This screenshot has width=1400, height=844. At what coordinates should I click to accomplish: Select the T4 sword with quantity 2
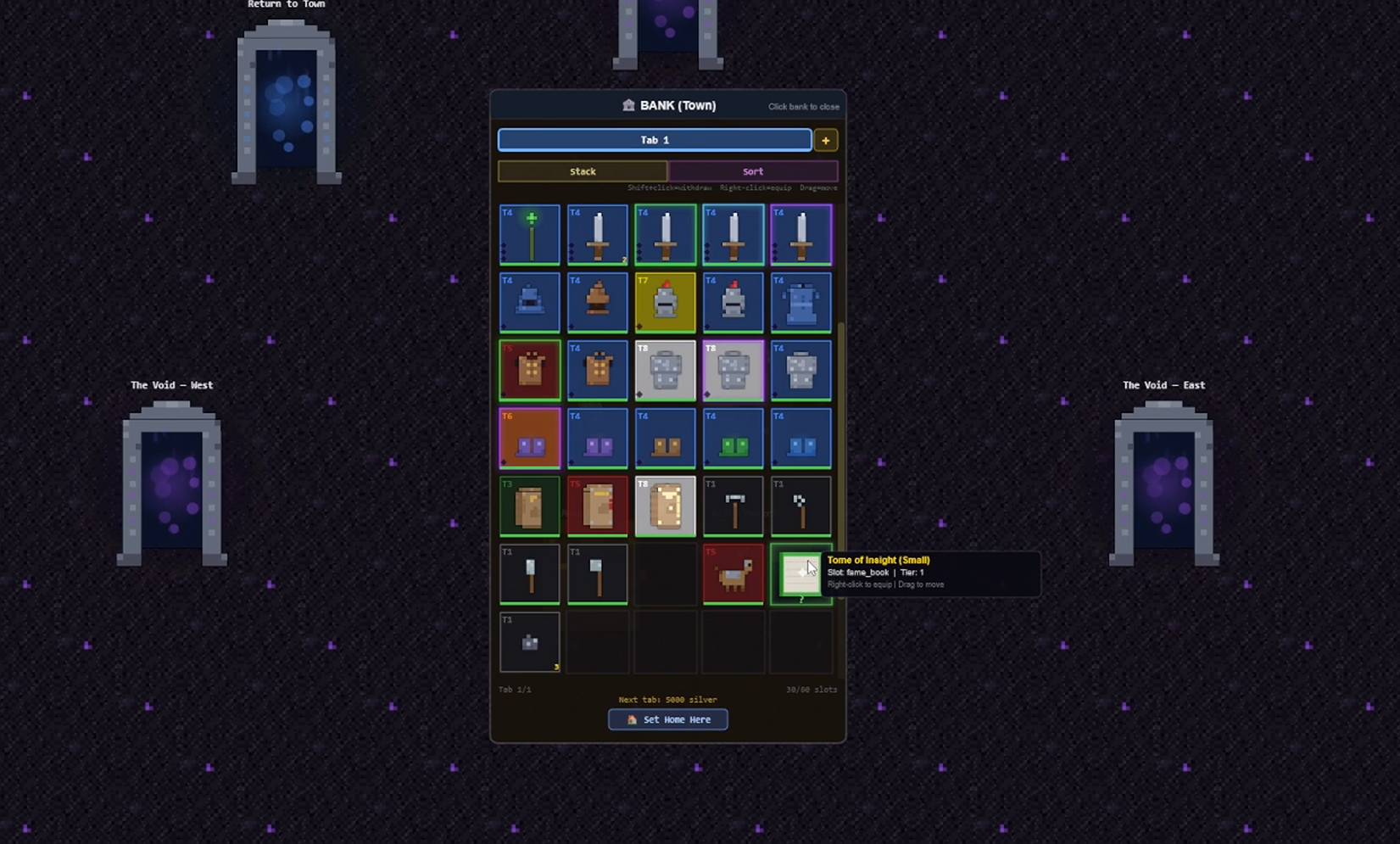point(597,234)
